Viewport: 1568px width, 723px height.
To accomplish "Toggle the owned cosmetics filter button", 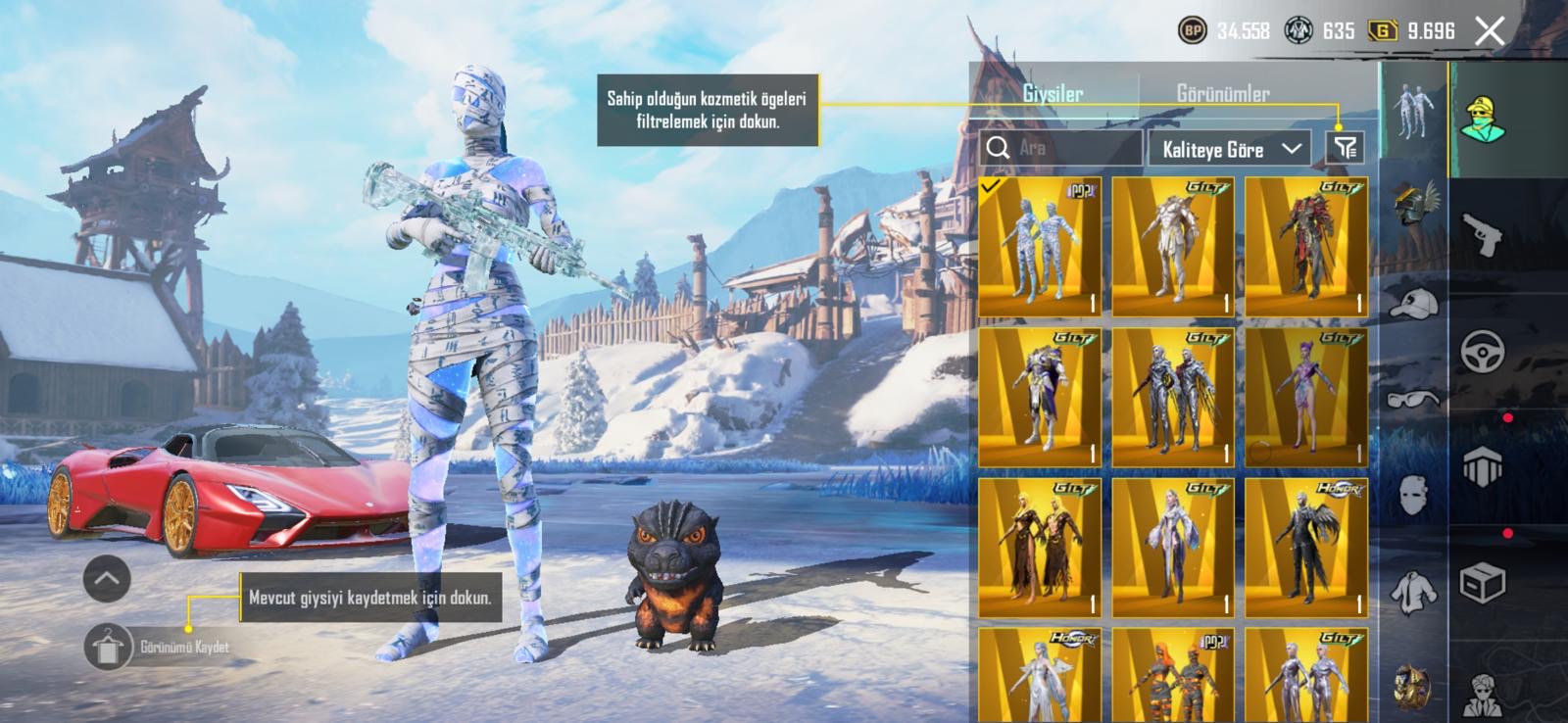I will tap(1346, 148).
